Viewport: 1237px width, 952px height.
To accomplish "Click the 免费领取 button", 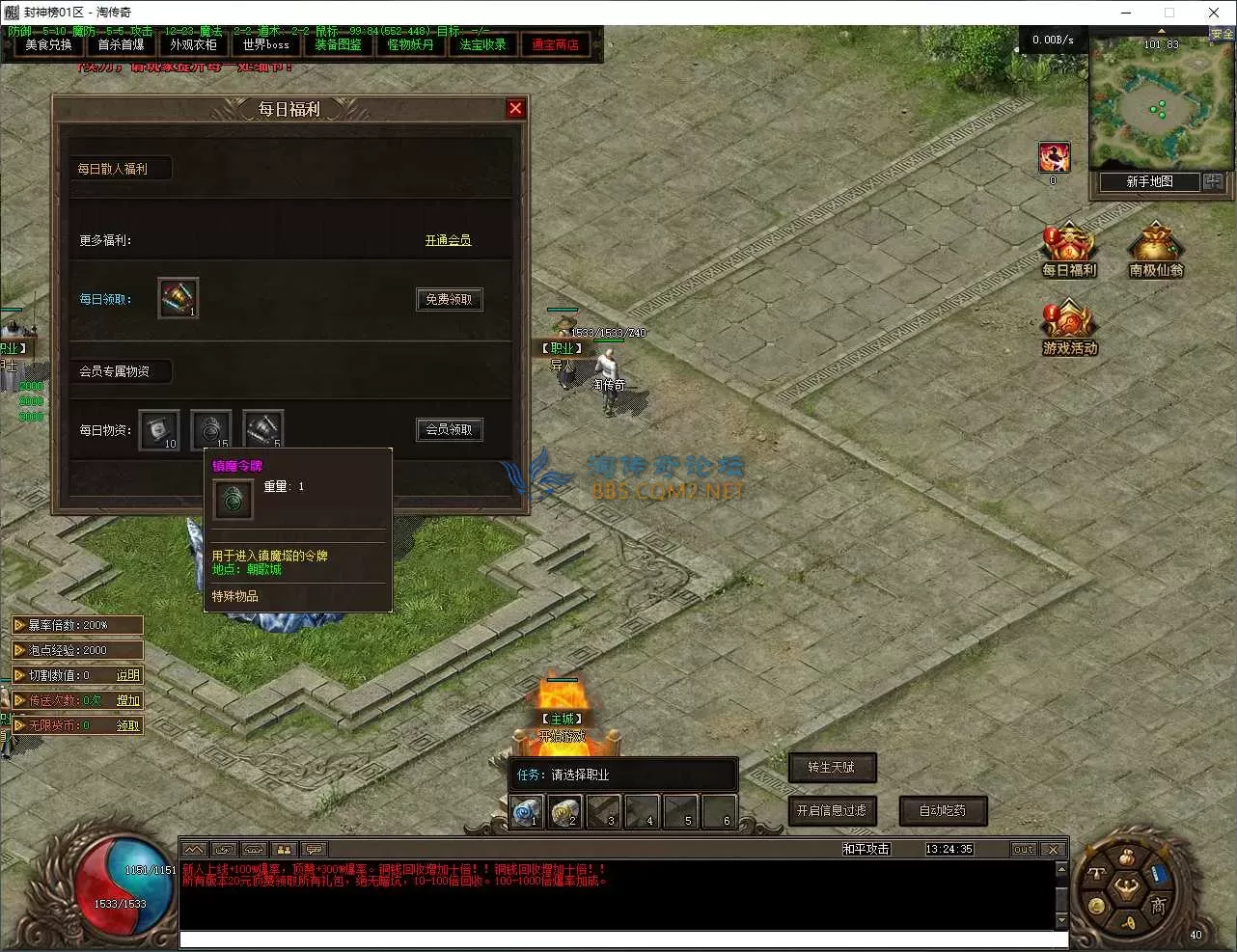I will pyautogui.click(x=449, y=299).
